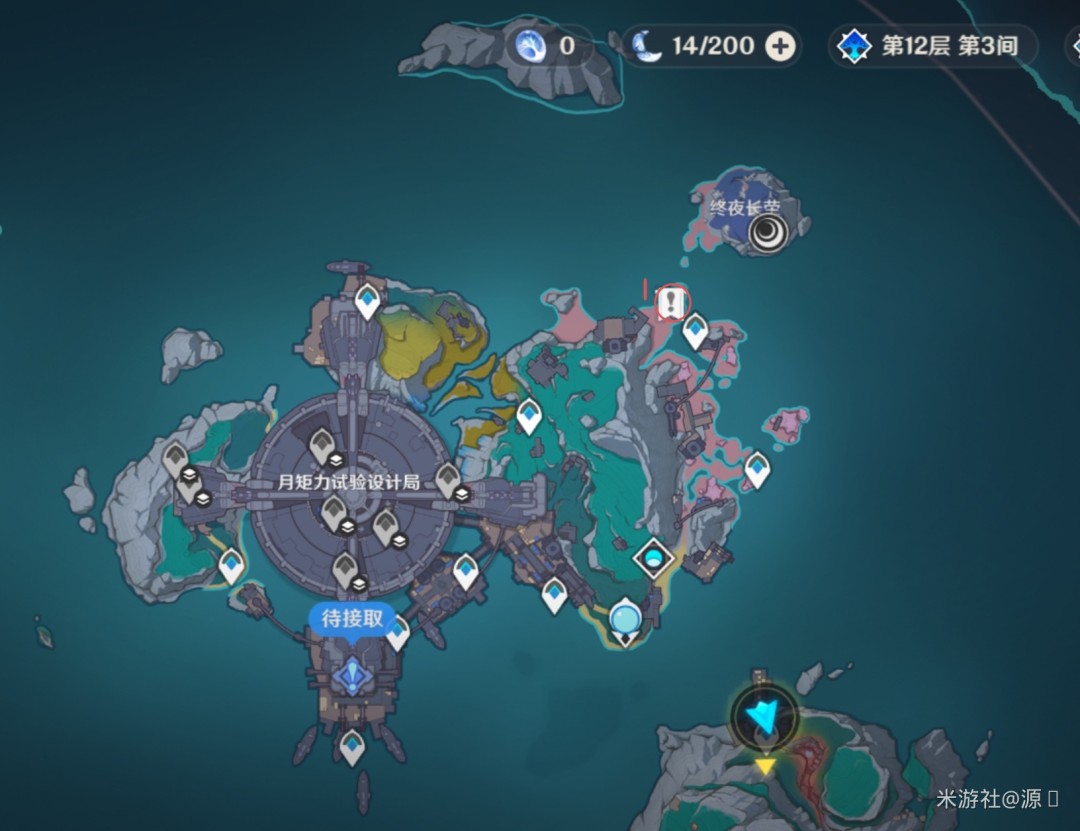The height and width of the screenshot is (831, 1080).
Task: Click the blue diamond quest icon under 待接取
Action: point(352,677)
